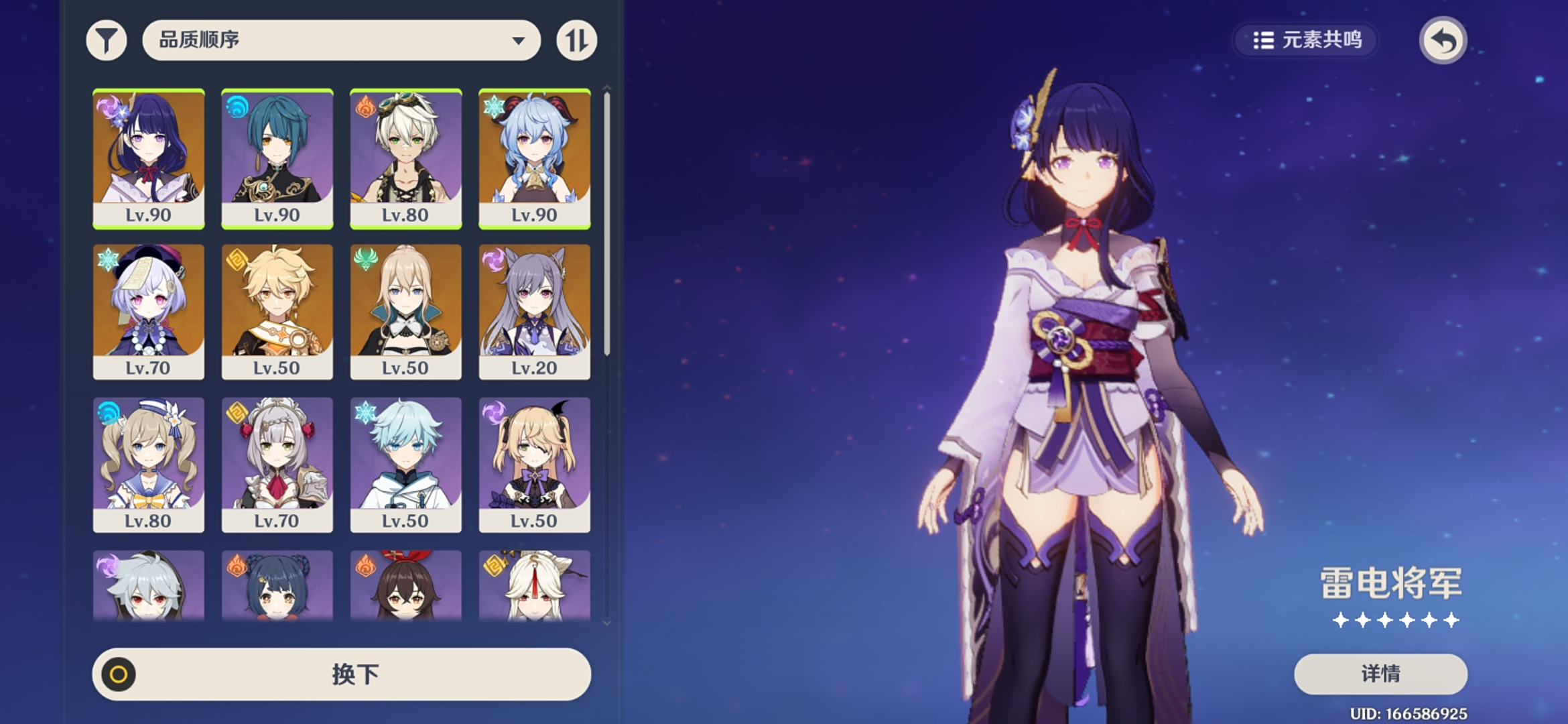Viewport: 1568px width, 724px height.
Task: Select Ganyu's Lv.90 character card
Action: 534,158
